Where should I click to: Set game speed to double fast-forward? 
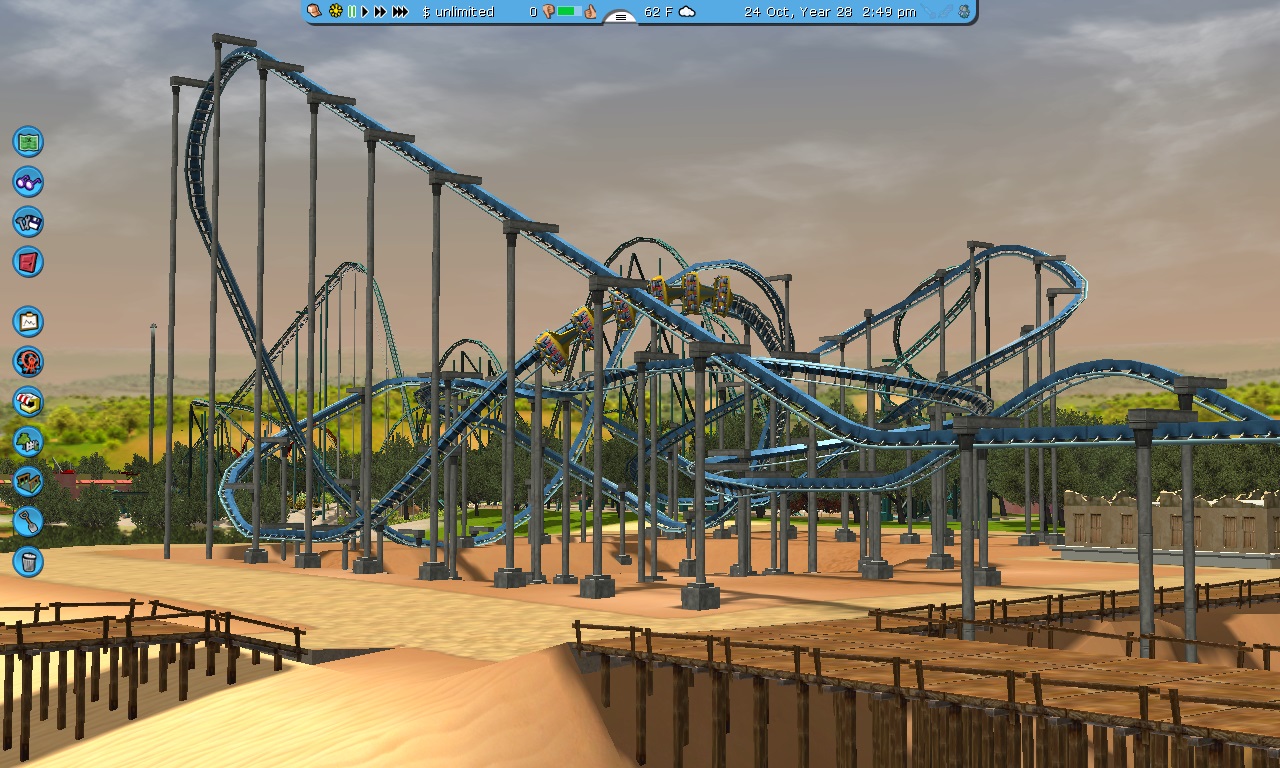[380, 12]
